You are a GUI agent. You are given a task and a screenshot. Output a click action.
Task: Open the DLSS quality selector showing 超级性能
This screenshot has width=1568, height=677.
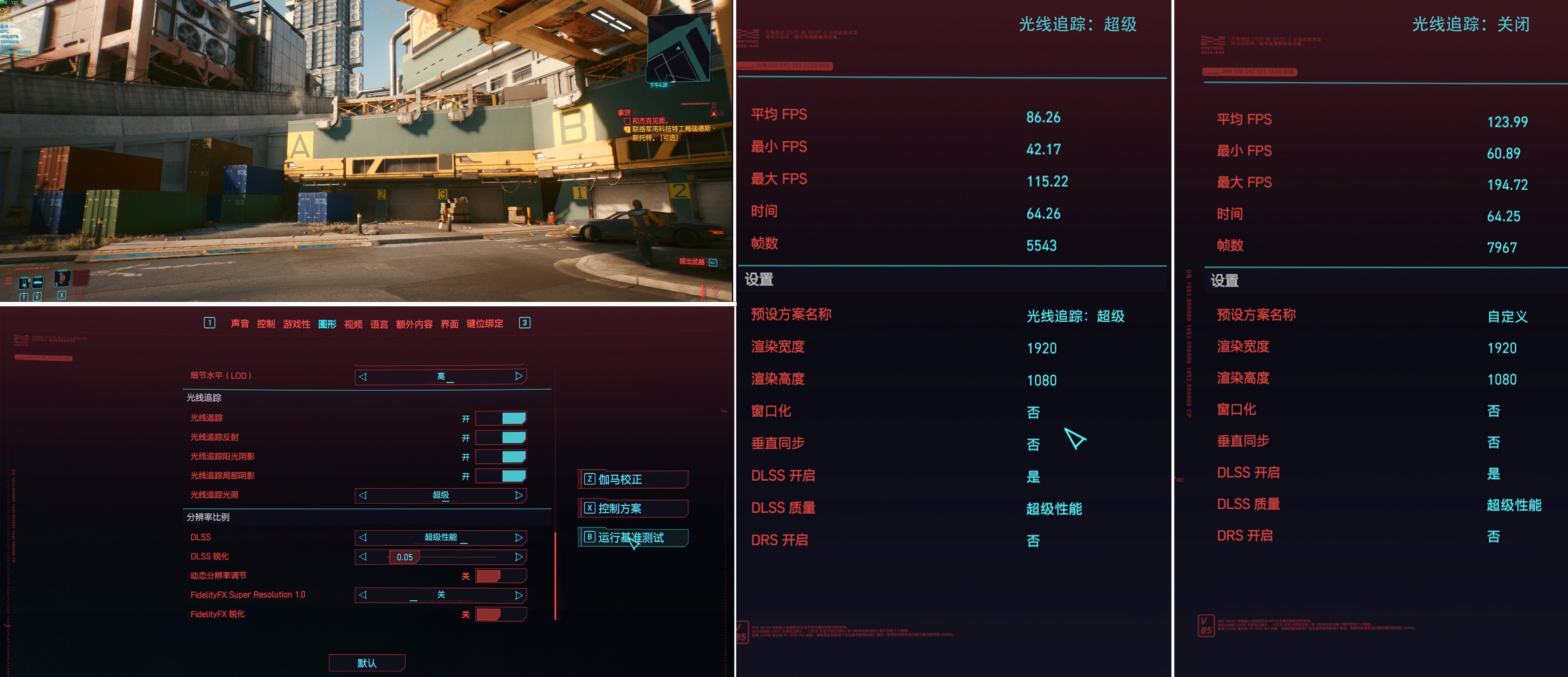tap(440, 538)
